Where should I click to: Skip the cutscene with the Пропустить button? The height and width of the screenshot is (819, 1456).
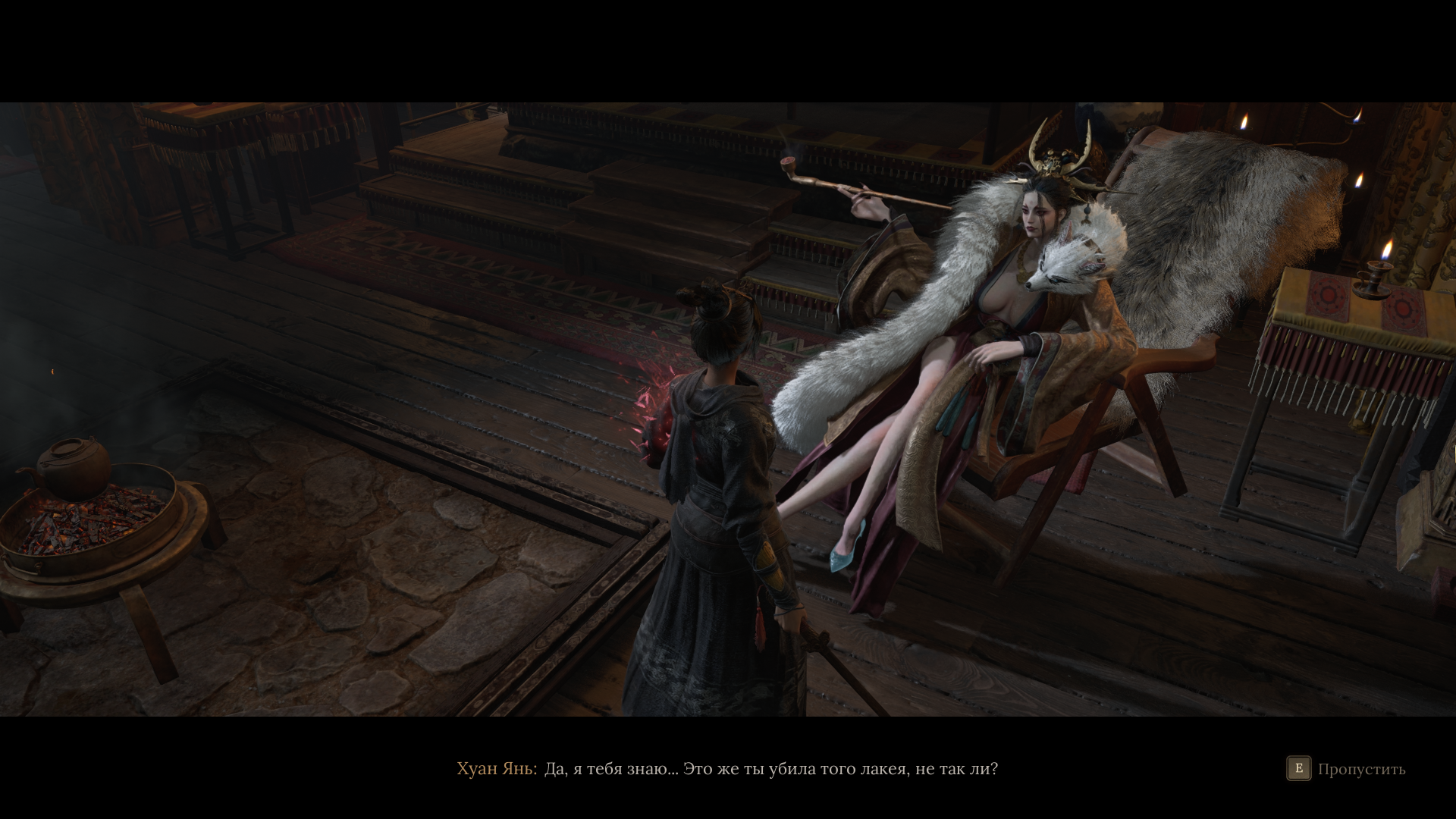[x=1346, y=769]
